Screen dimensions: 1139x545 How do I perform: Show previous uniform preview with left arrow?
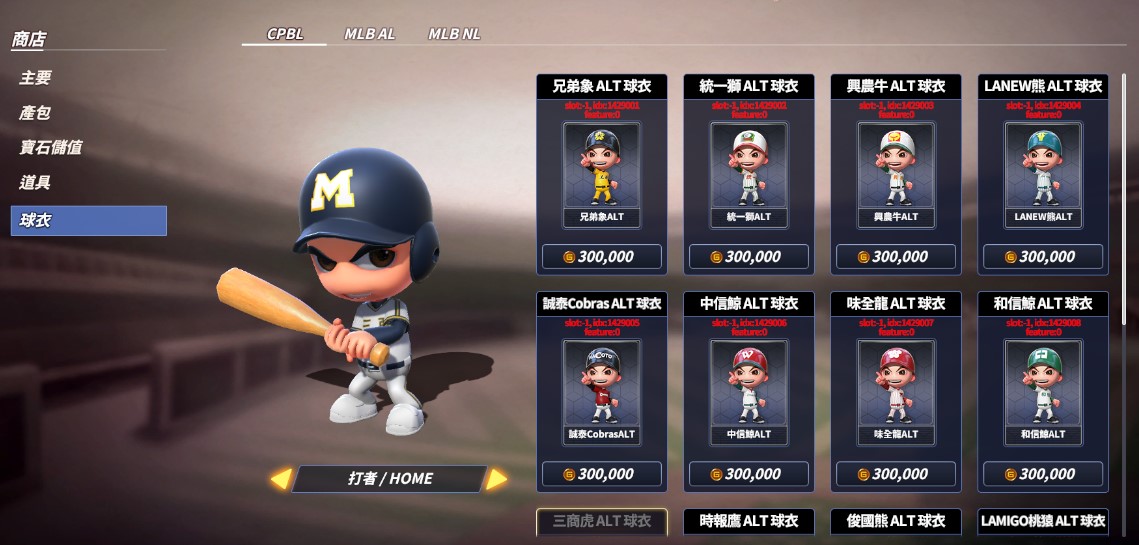coord(281,479)
